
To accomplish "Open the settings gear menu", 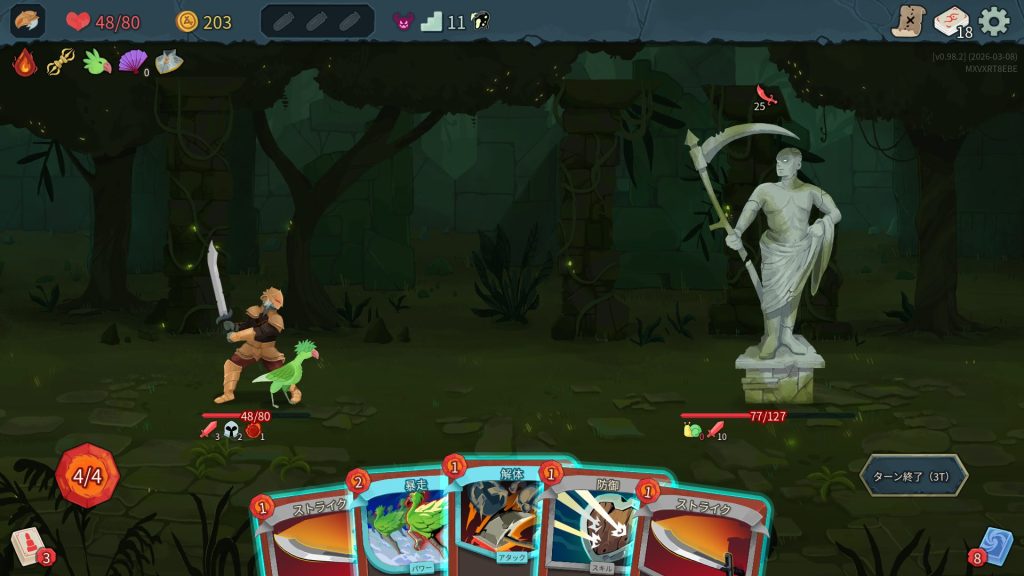I will click(x=994, y=21).
